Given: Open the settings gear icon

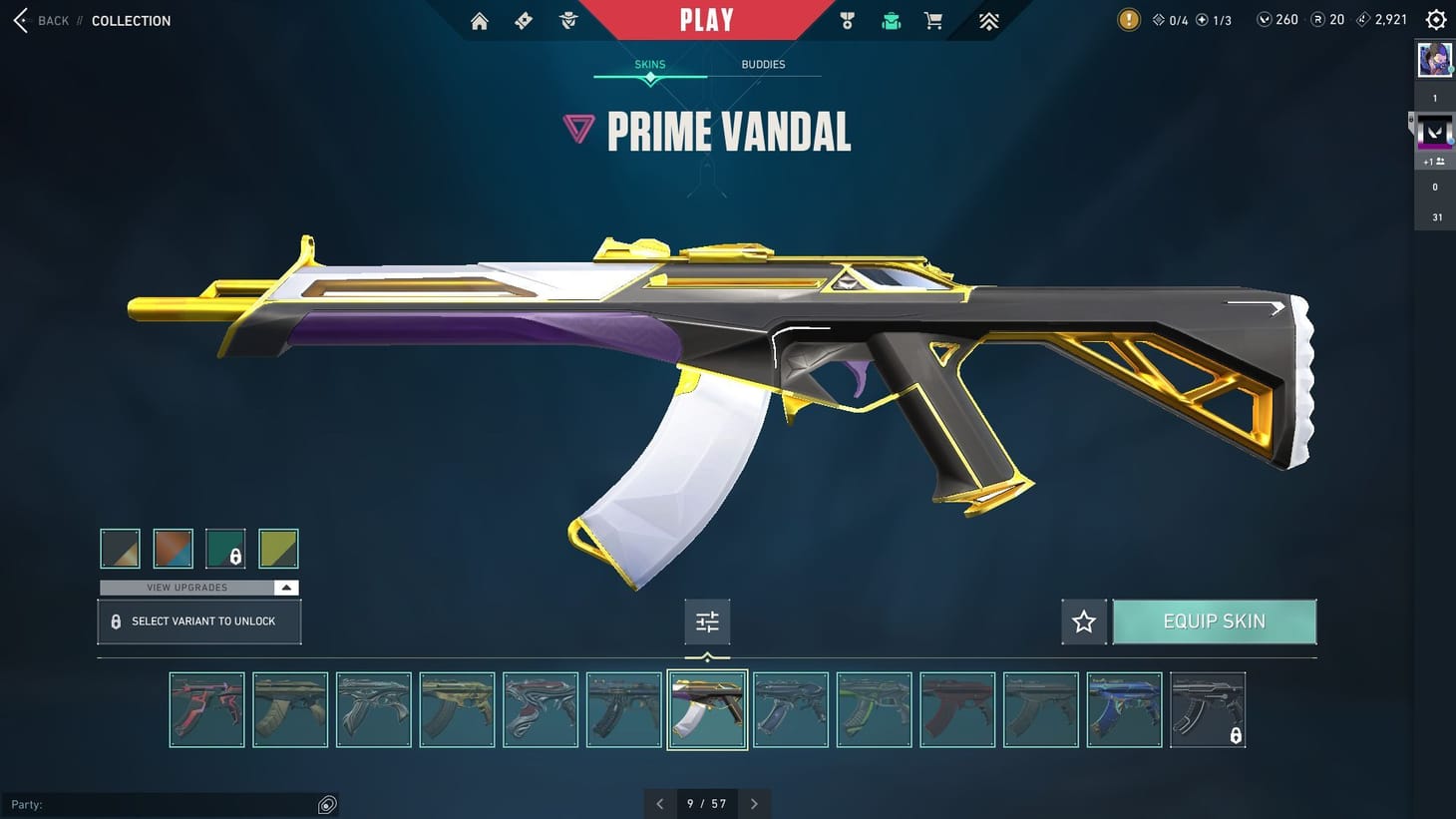Looking at the screenshot, I should click(1435, 18).
